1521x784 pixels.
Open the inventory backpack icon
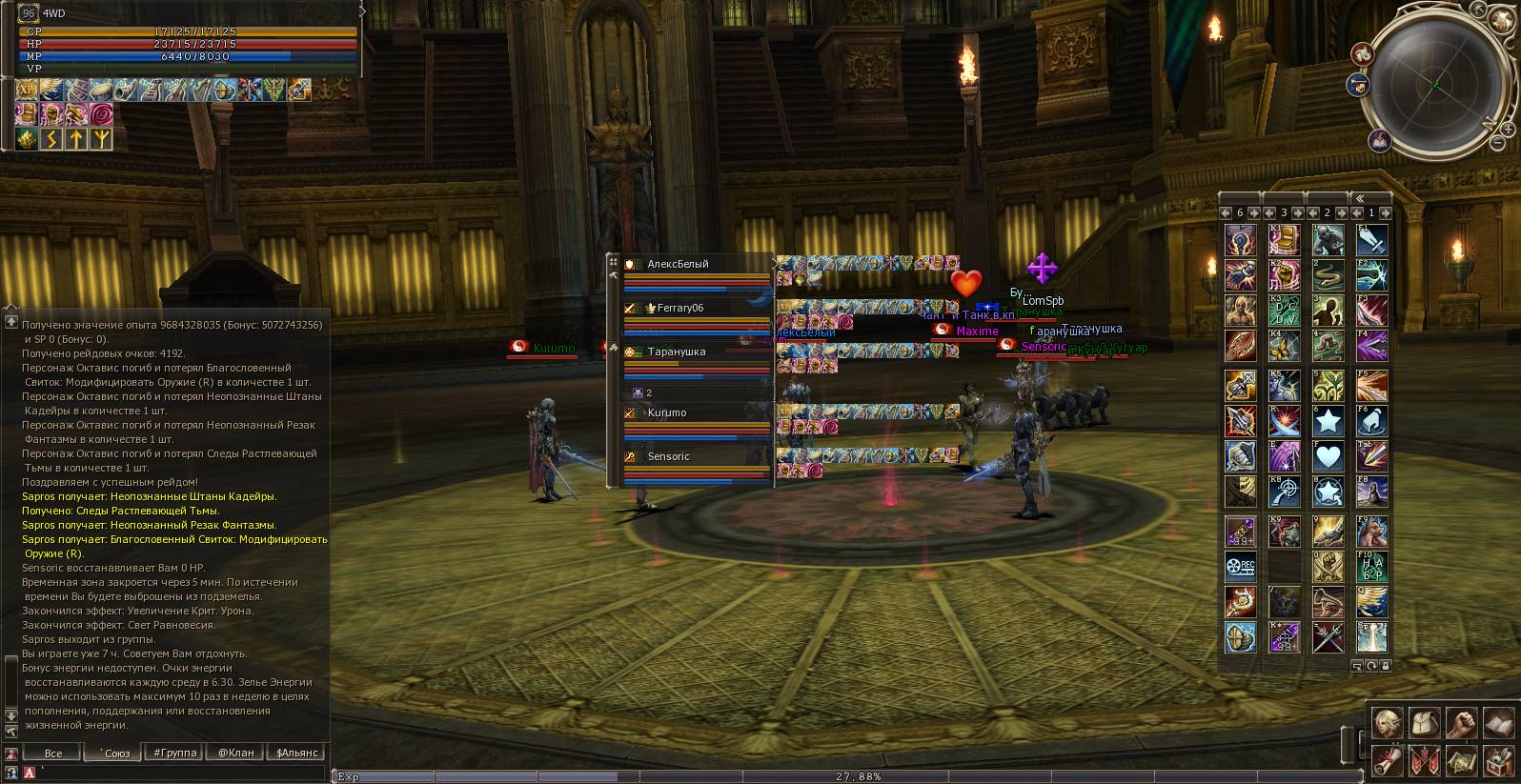(x=1423, y=723)
